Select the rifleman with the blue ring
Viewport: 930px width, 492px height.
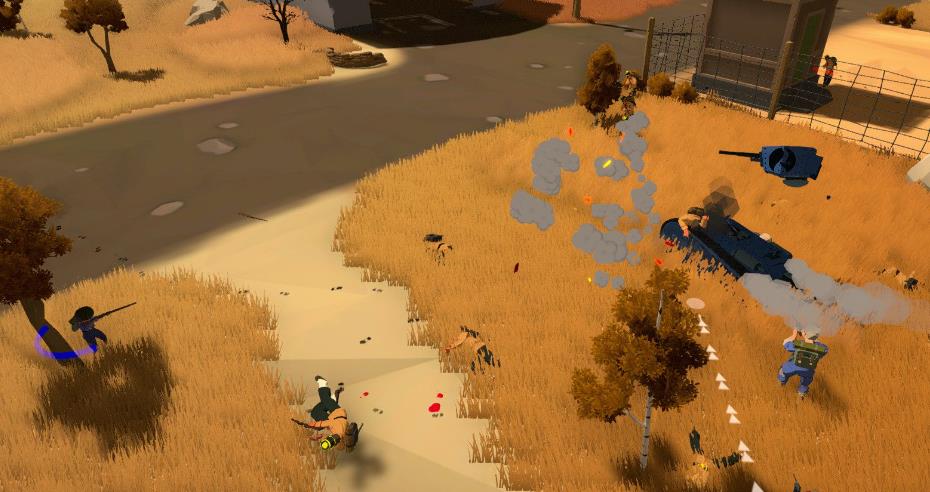point(84,326)
